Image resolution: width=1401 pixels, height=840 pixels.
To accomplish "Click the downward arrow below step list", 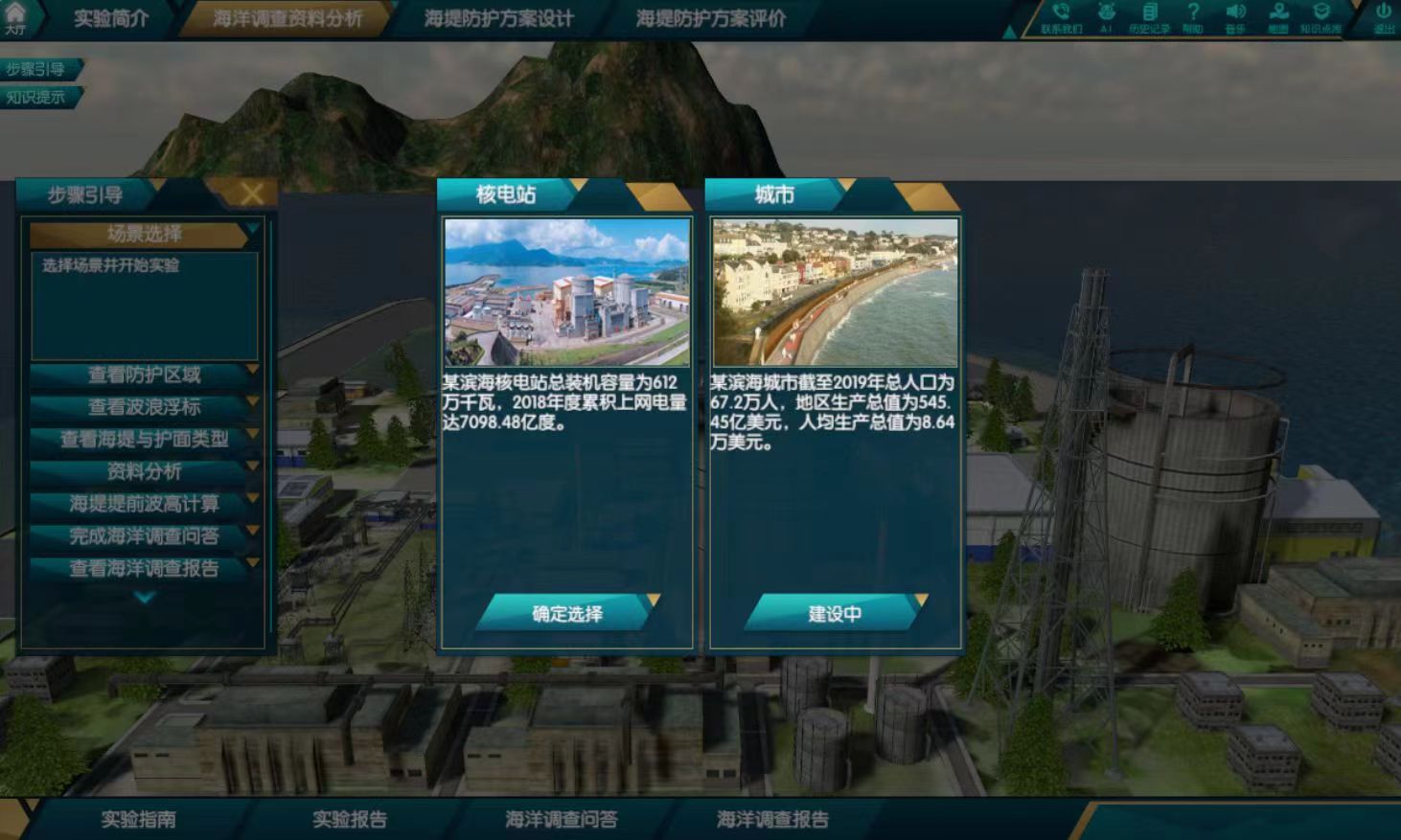I will pyautogui.click(x=144, y=594).
